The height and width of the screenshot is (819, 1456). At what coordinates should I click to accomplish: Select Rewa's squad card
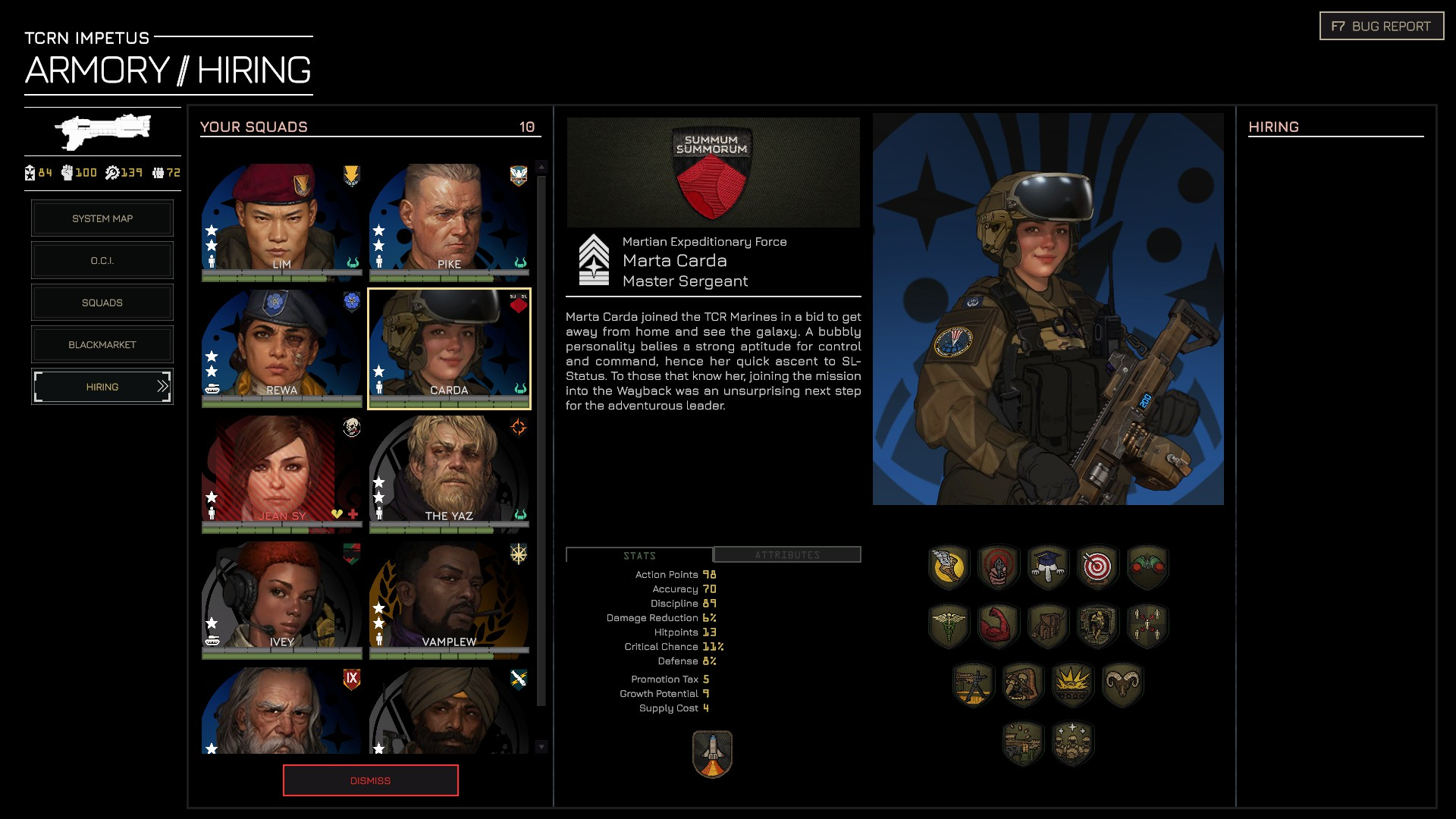point(281,347)
